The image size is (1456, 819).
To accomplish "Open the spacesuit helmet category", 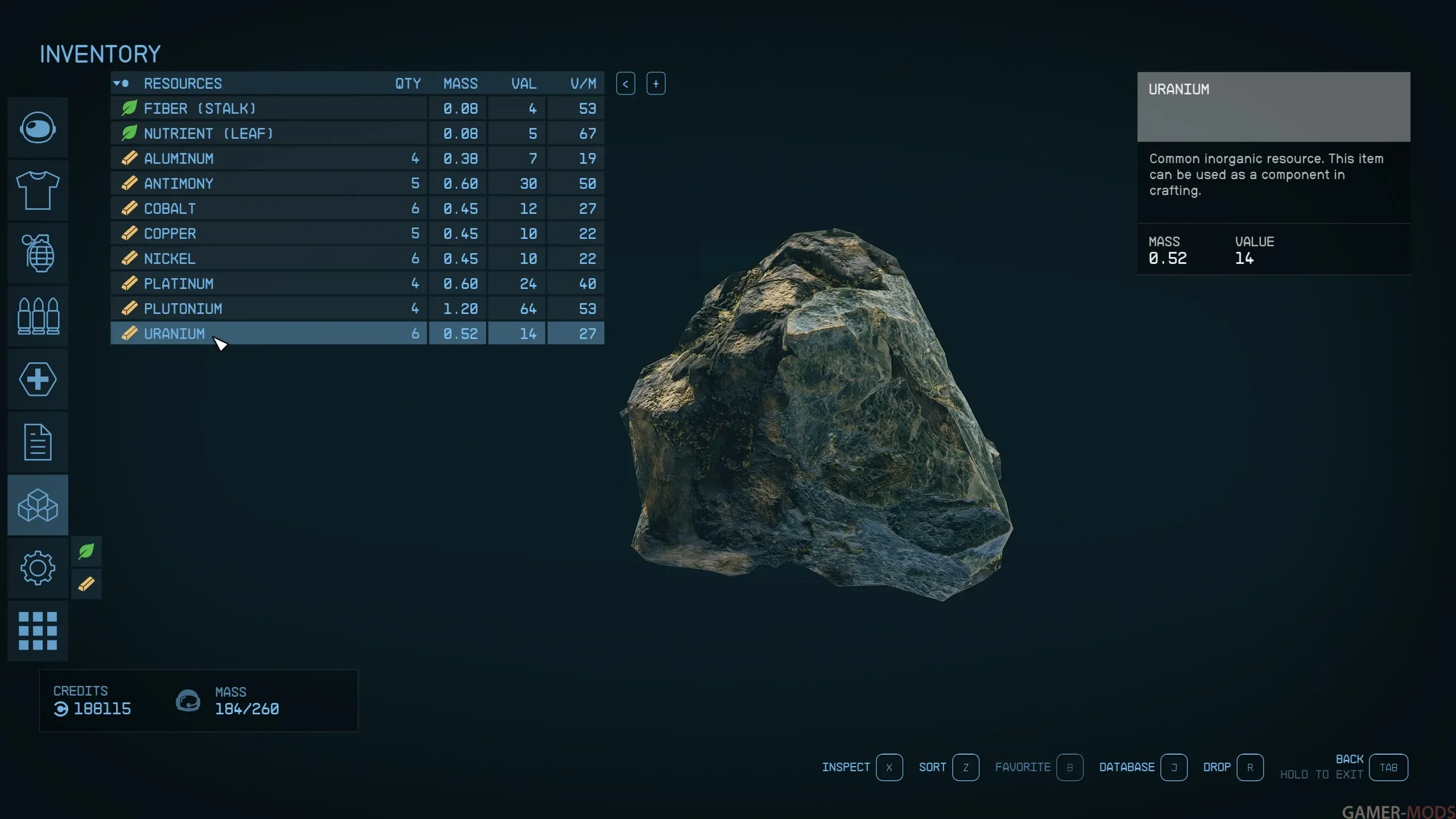I will click(38, 127).
